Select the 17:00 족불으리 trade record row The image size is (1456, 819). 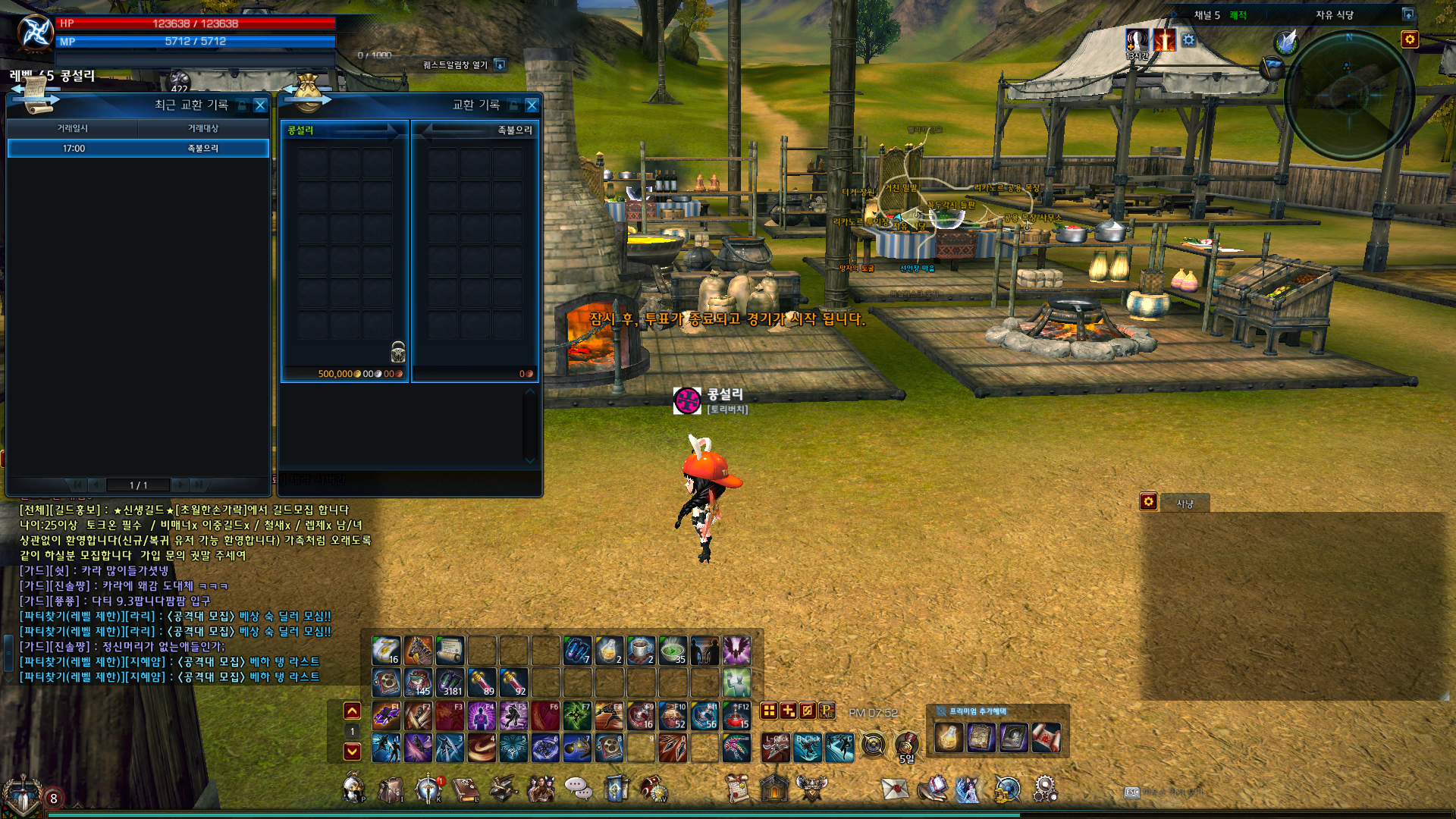[138, 149]
